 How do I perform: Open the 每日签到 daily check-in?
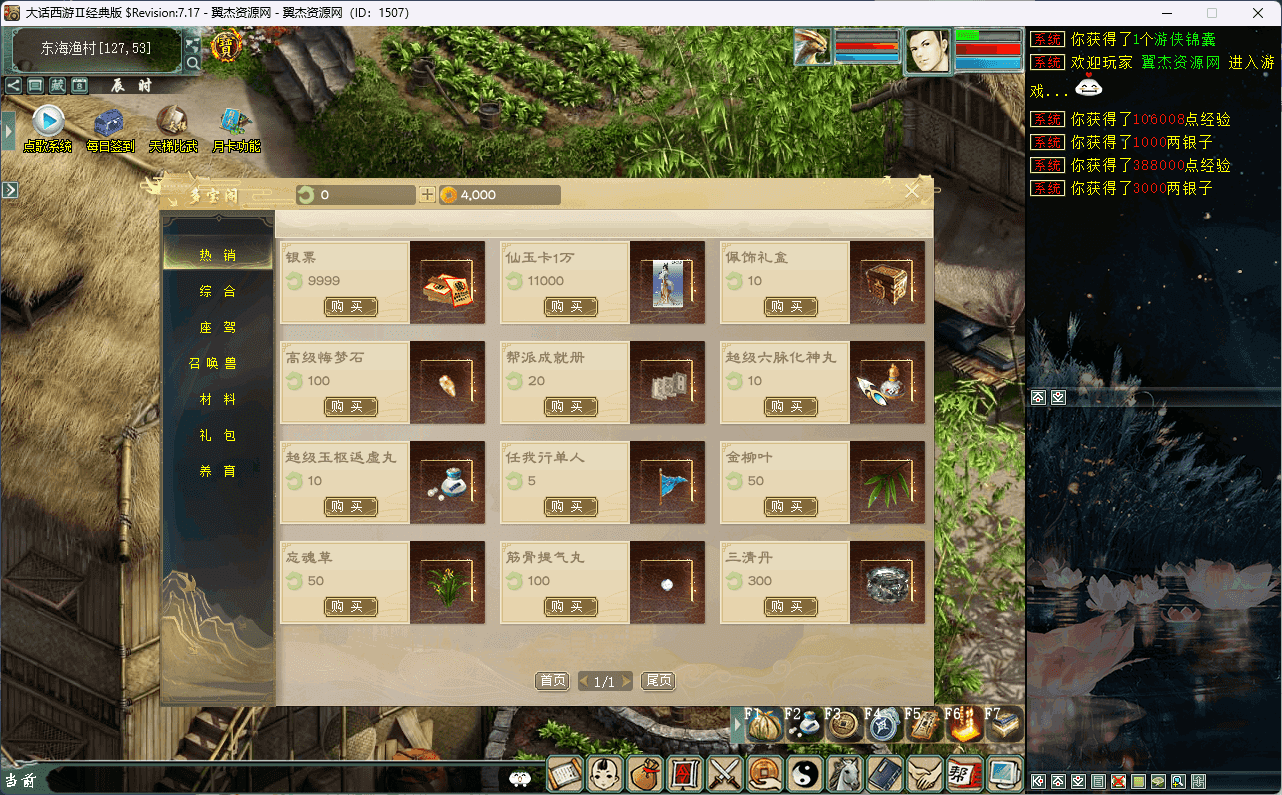(110, 128)
